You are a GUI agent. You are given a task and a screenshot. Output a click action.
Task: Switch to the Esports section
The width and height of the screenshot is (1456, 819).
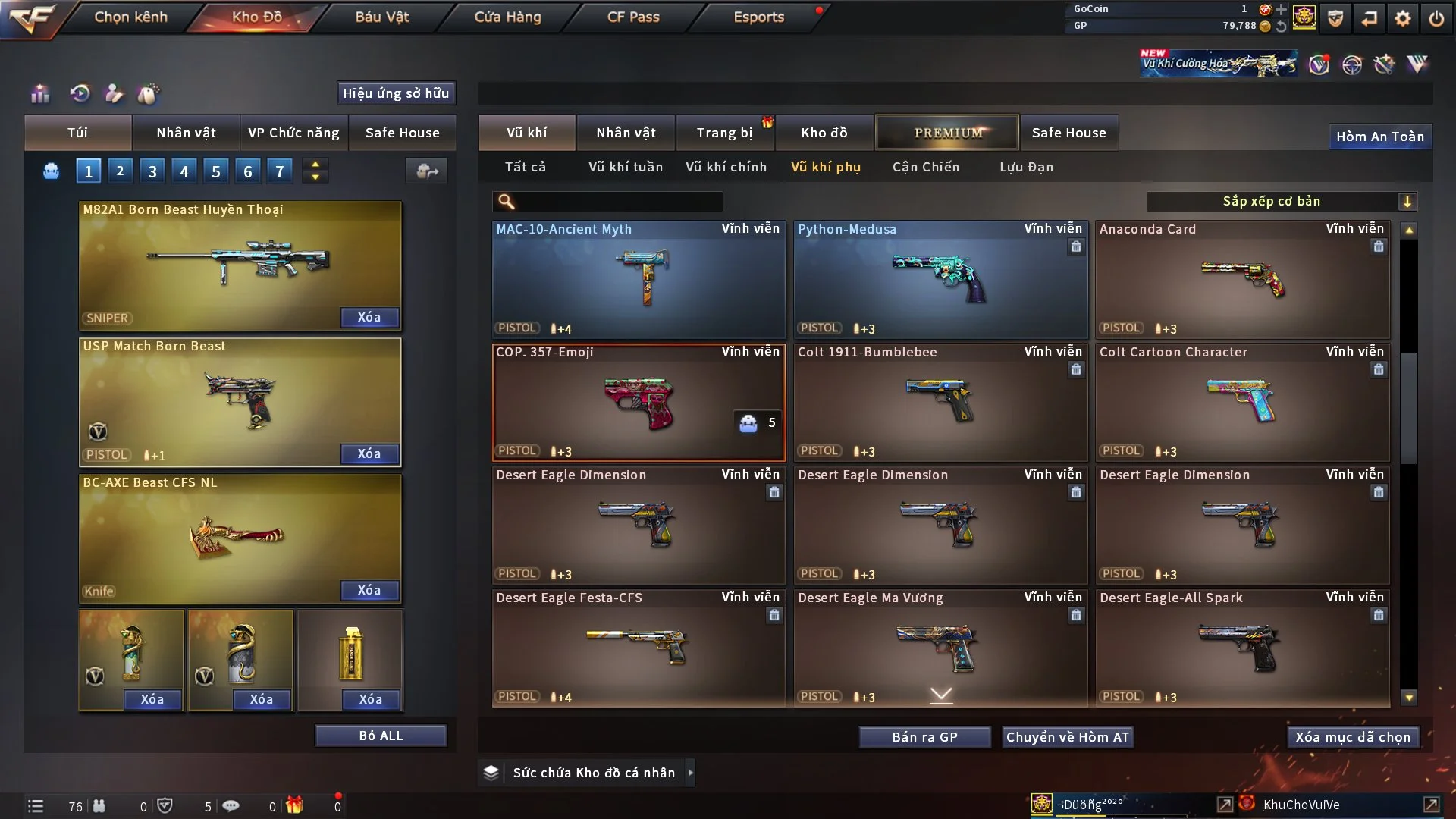point(758,17)
